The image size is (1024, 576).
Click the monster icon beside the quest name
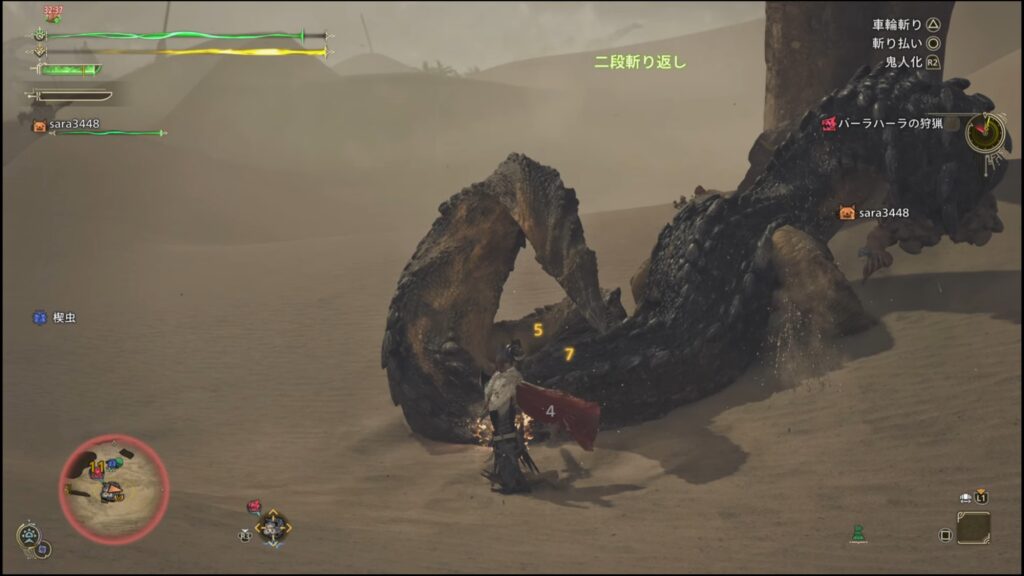click(x=829, y=124)
